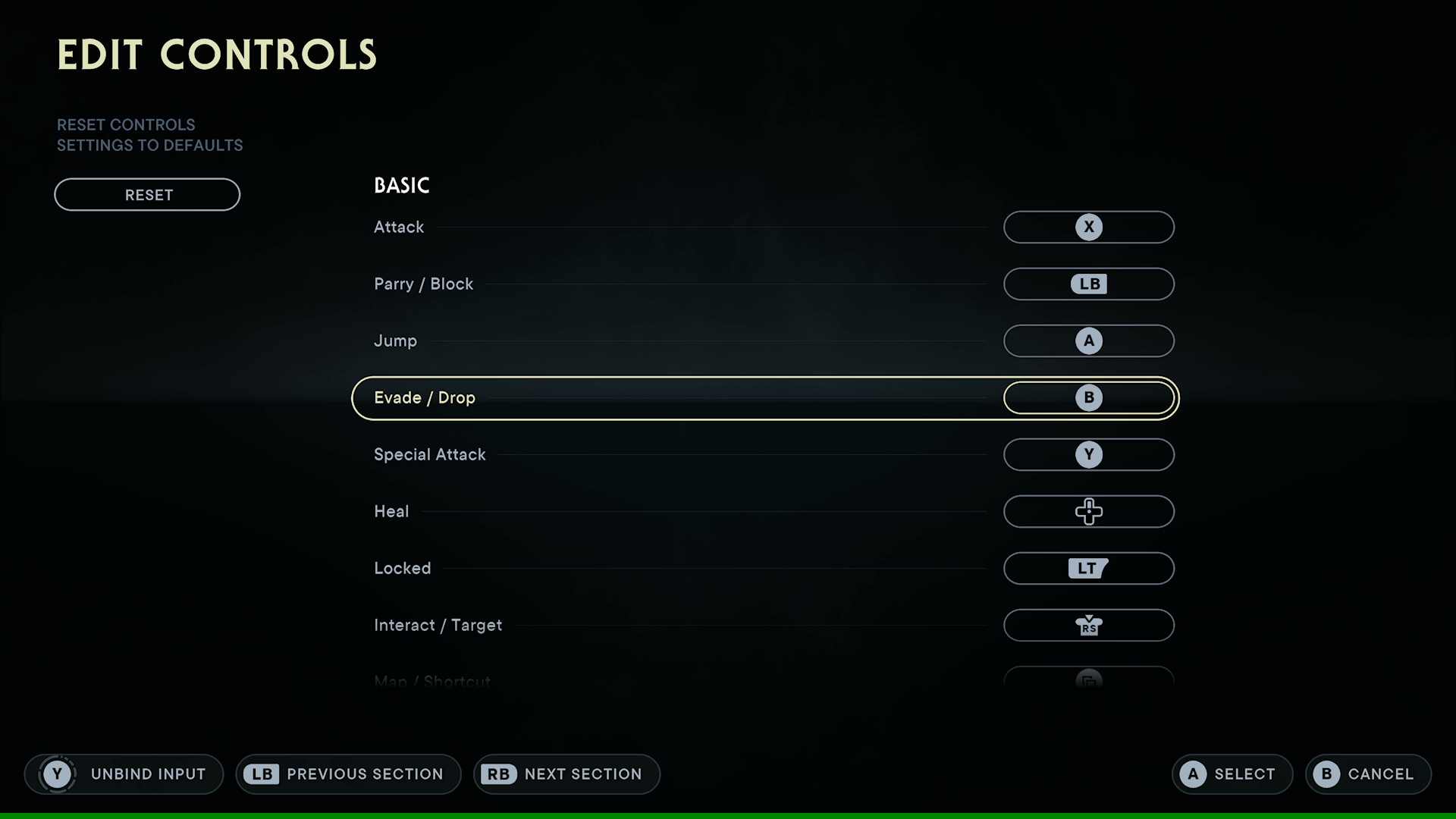
Task: Select the LB binding next to Parry / Block
Action: pos(1089,284)
